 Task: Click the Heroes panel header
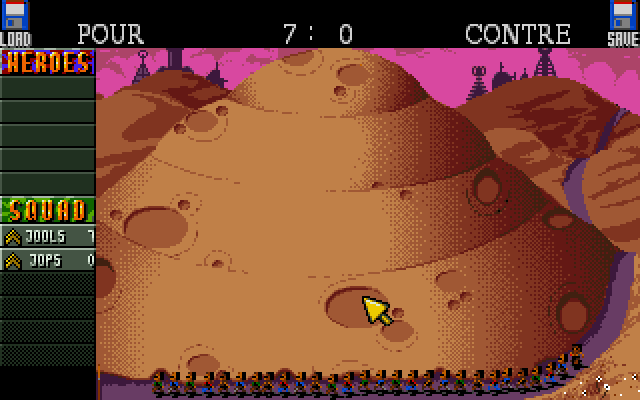click(x=48, y=62)
